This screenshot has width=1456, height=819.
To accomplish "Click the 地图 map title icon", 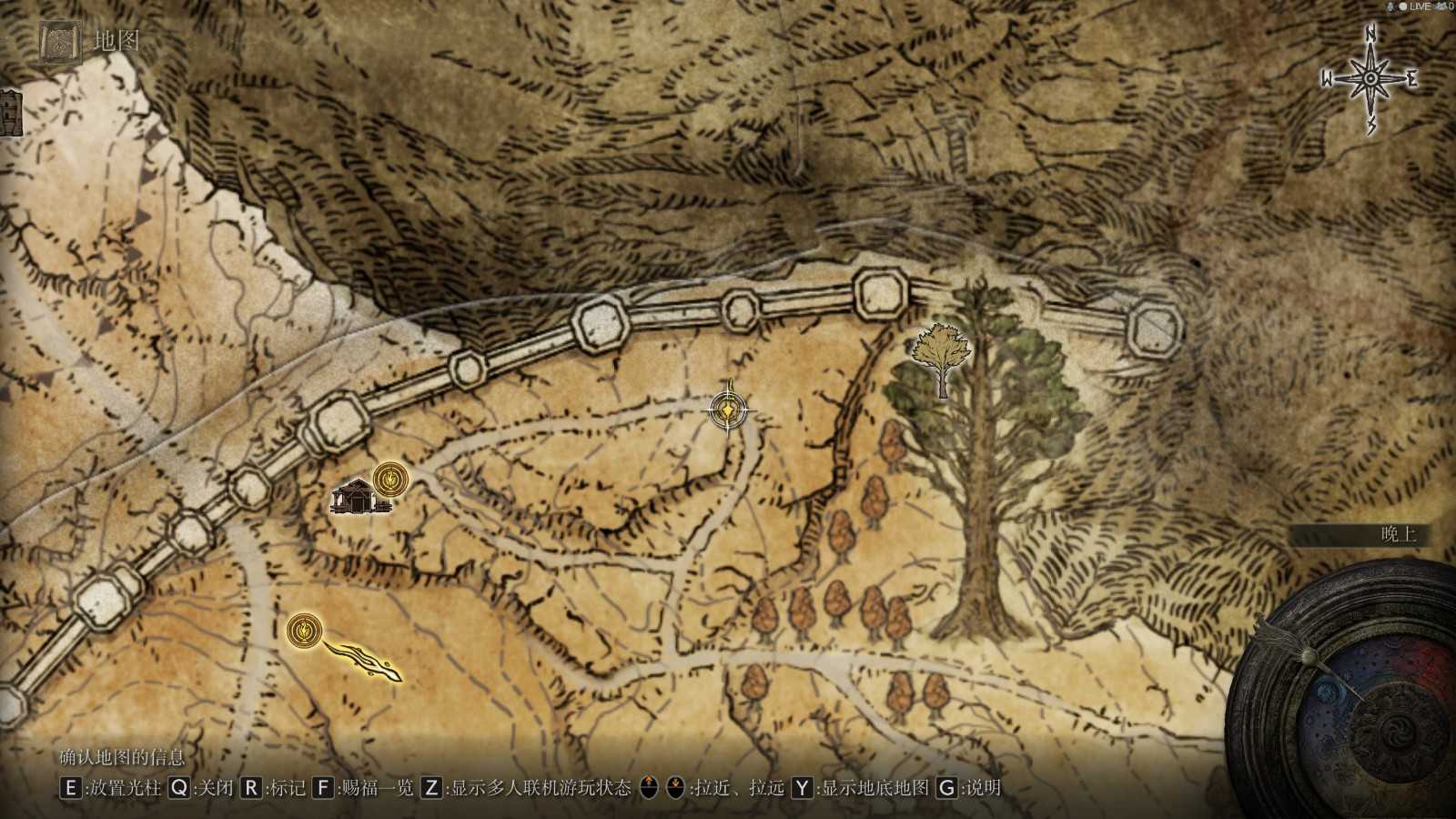I will pyautogui.click(x=62, y=42).
